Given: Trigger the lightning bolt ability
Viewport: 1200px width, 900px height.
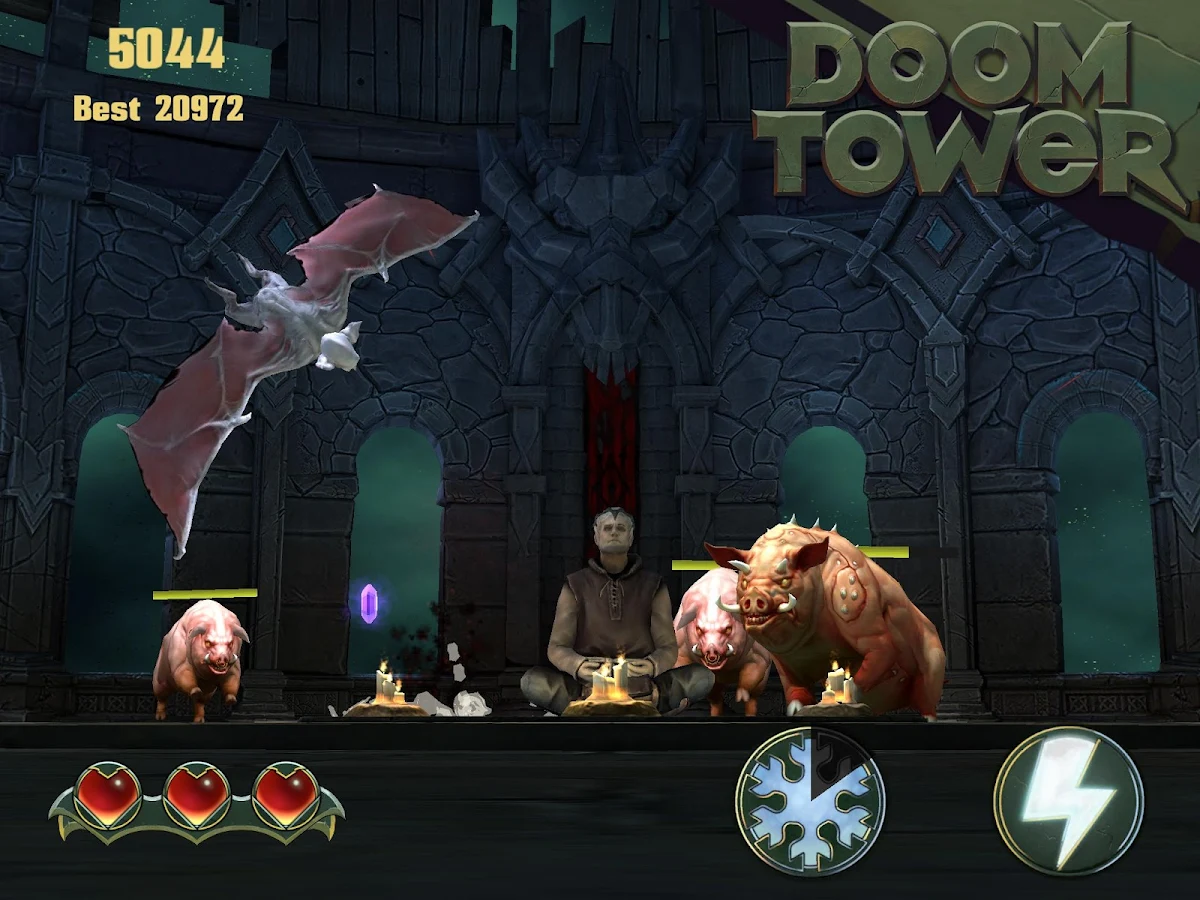Looking at the screenshot, I should (x=1068, y=801).
